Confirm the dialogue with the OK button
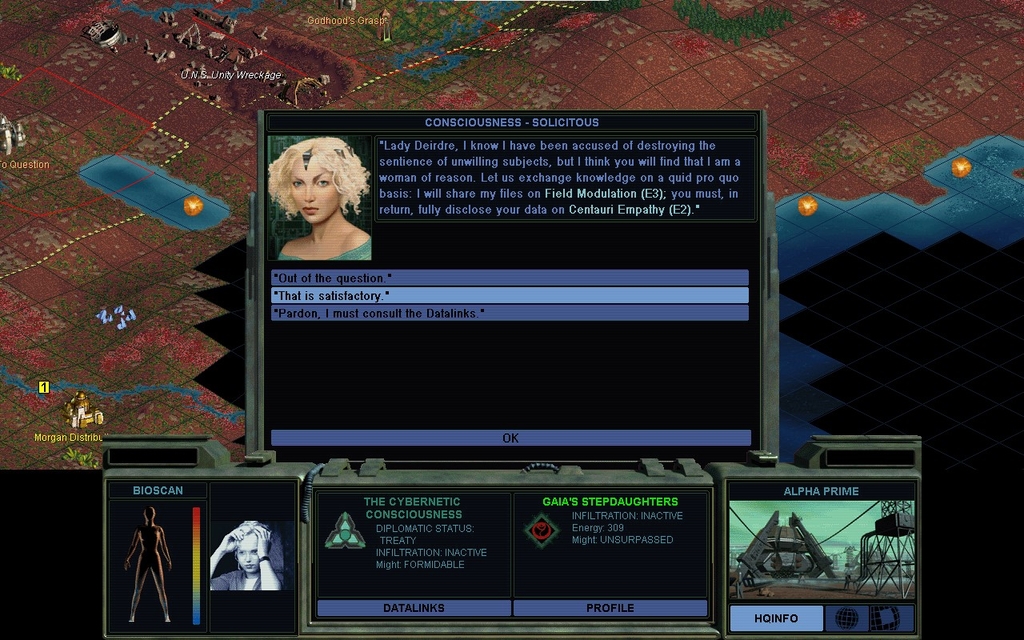1024x640 pixels. (510, 438)
